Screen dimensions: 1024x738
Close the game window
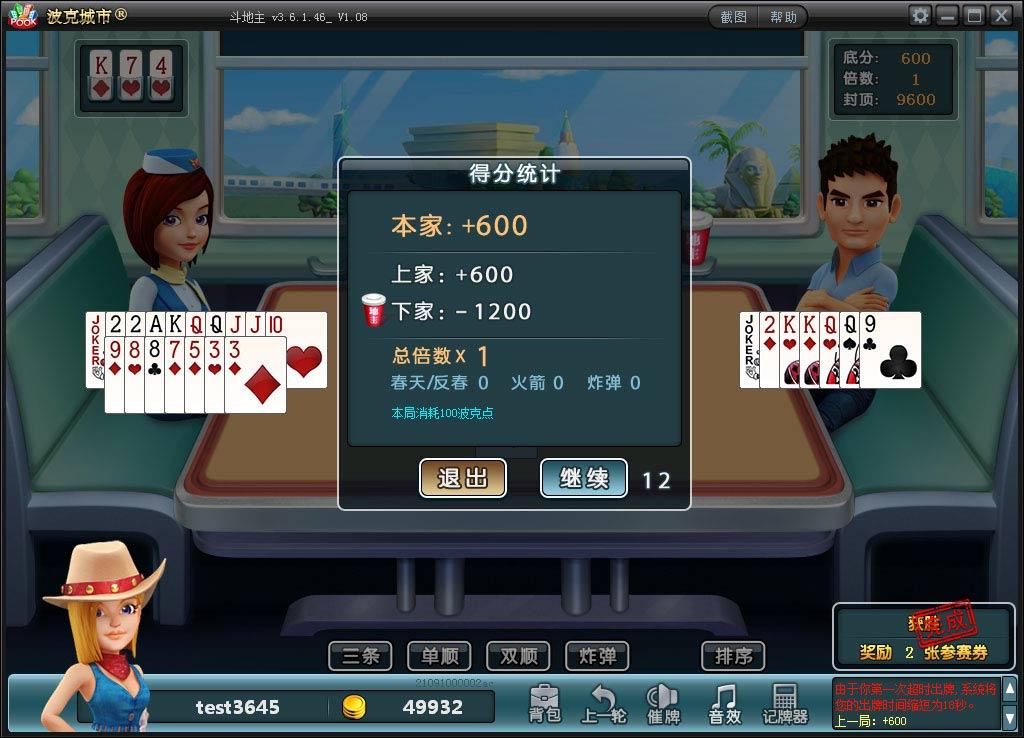pyautogui.click(x=1000, y=16)
